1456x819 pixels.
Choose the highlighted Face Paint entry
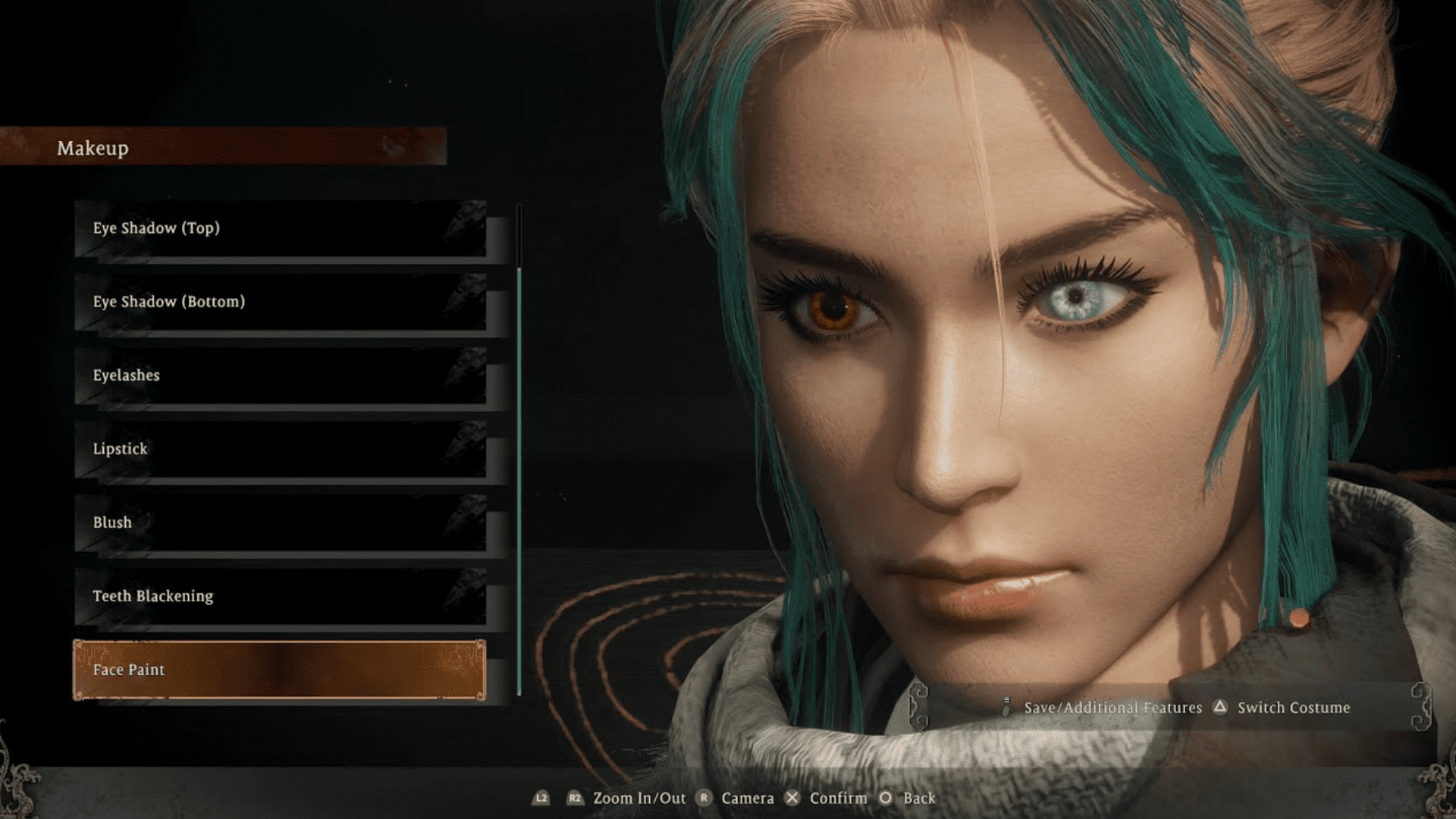[x=281, y=670]
